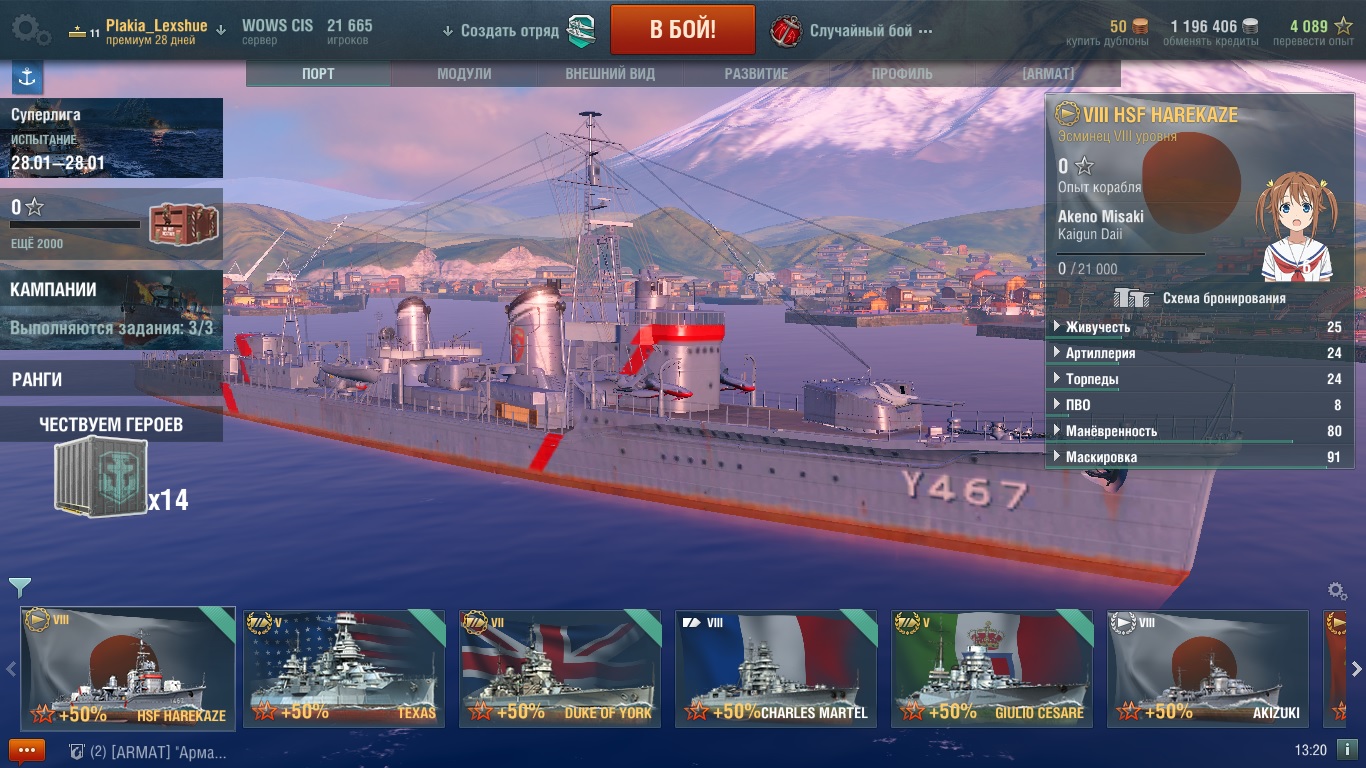The width and height of the screenshot is (1366, 768).
Task: Open the РАНГИ ranked battles panel
Action: click(110, 380)
